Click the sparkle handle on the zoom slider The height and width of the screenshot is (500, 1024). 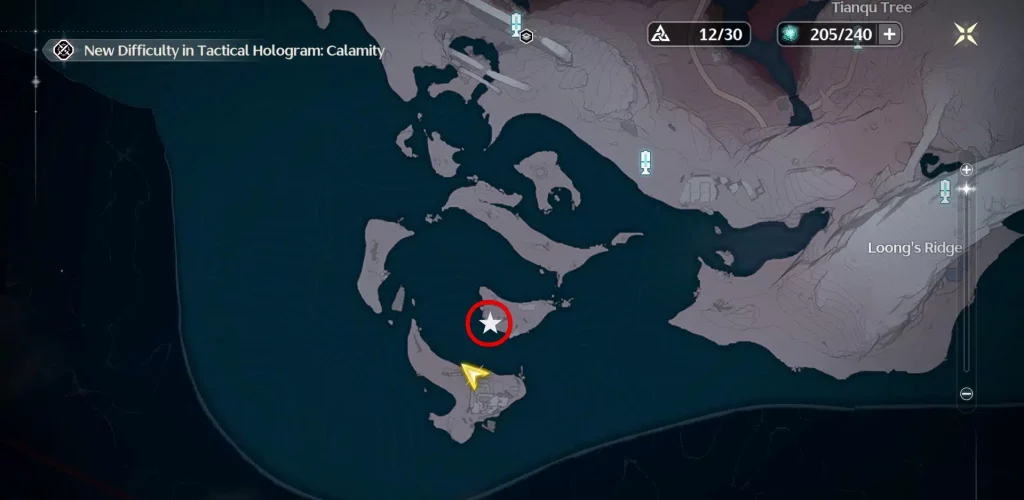click(966, 188)
